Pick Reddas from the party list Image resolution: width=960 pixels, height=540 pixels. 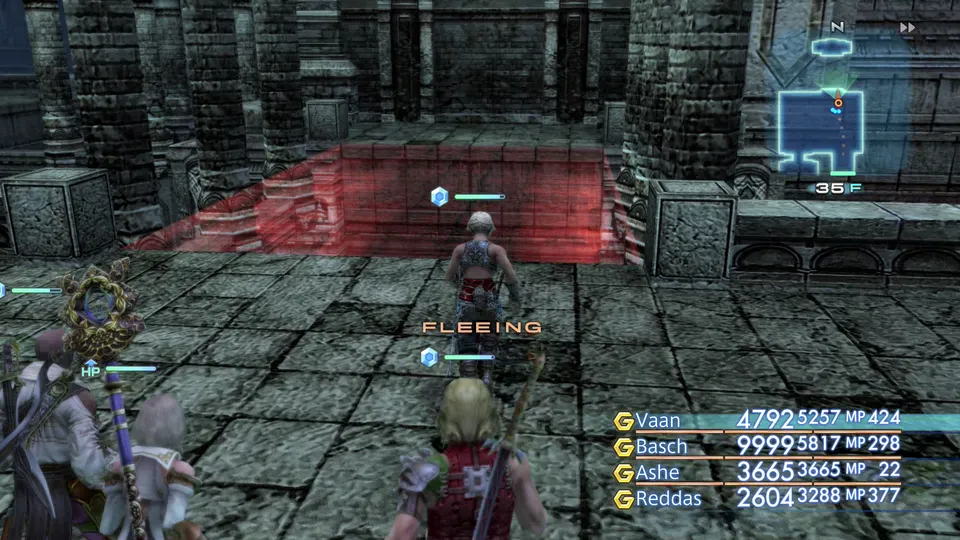[666, 497]
